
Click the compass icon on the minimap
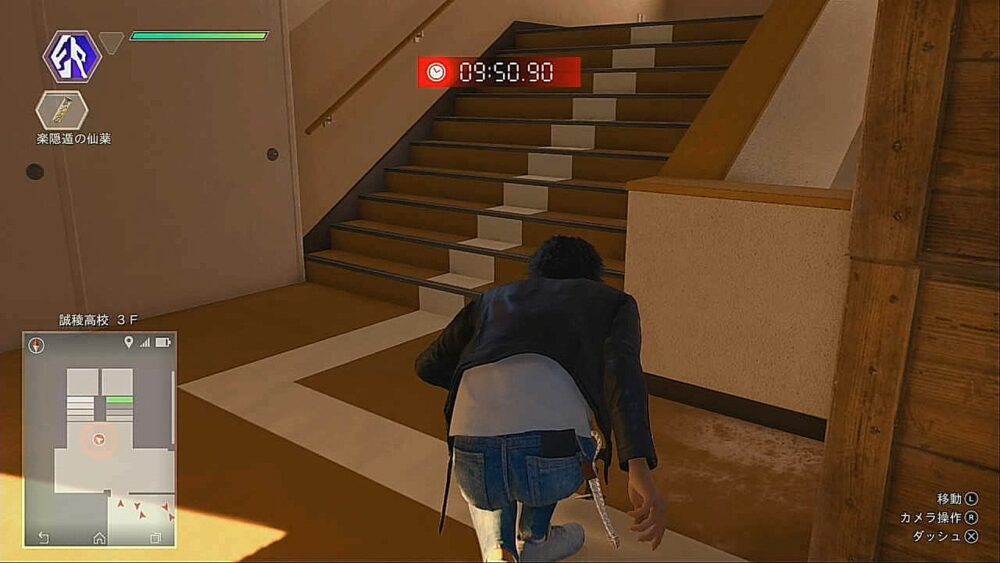pos(37,345)
